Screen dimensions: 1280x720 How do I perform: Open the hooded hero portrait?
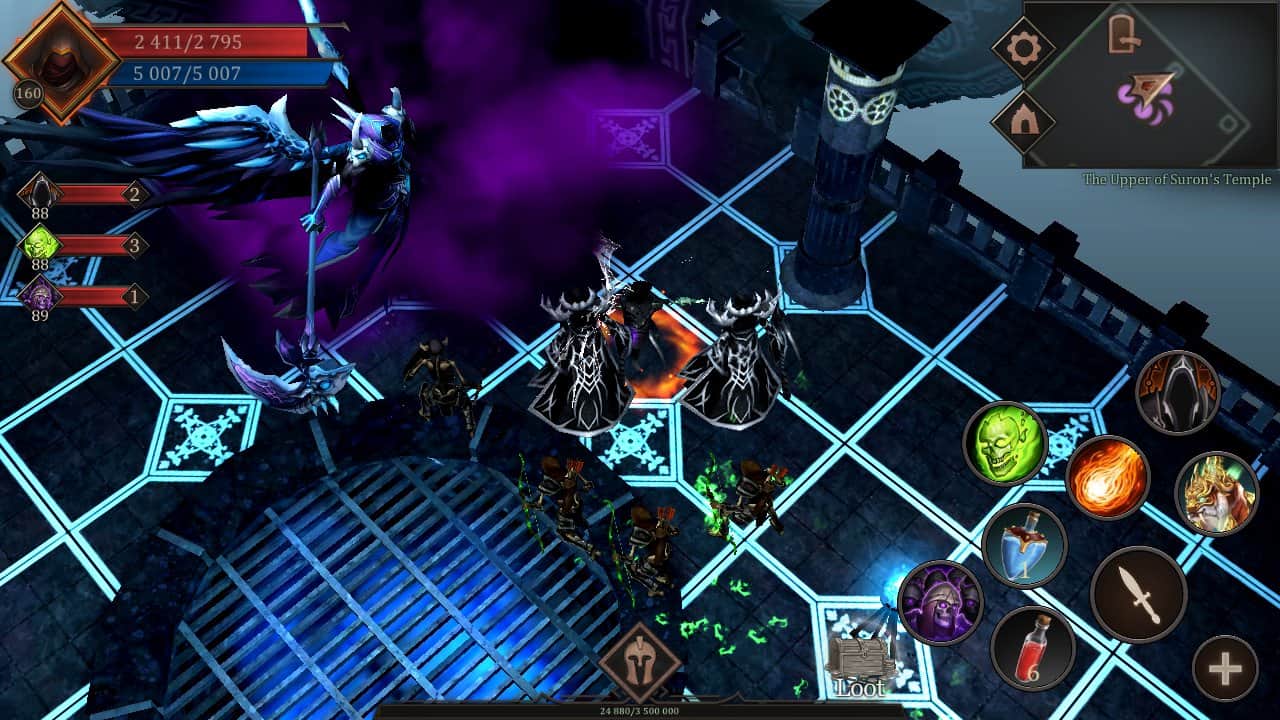[x=61, y=63]
